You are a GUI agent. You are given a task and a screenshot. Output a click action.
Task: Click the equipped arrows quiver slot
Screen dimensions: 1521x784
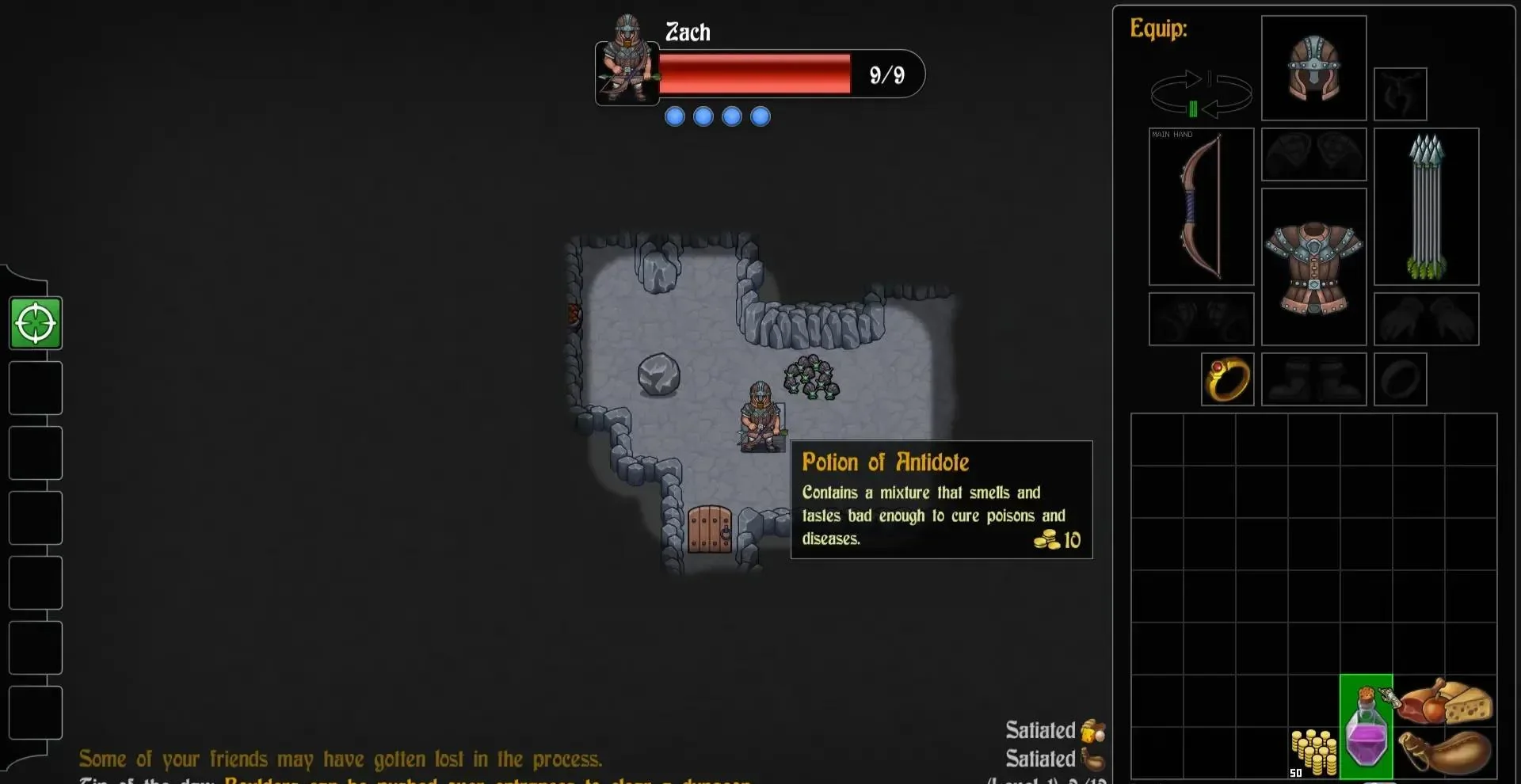coord(1426,206)
